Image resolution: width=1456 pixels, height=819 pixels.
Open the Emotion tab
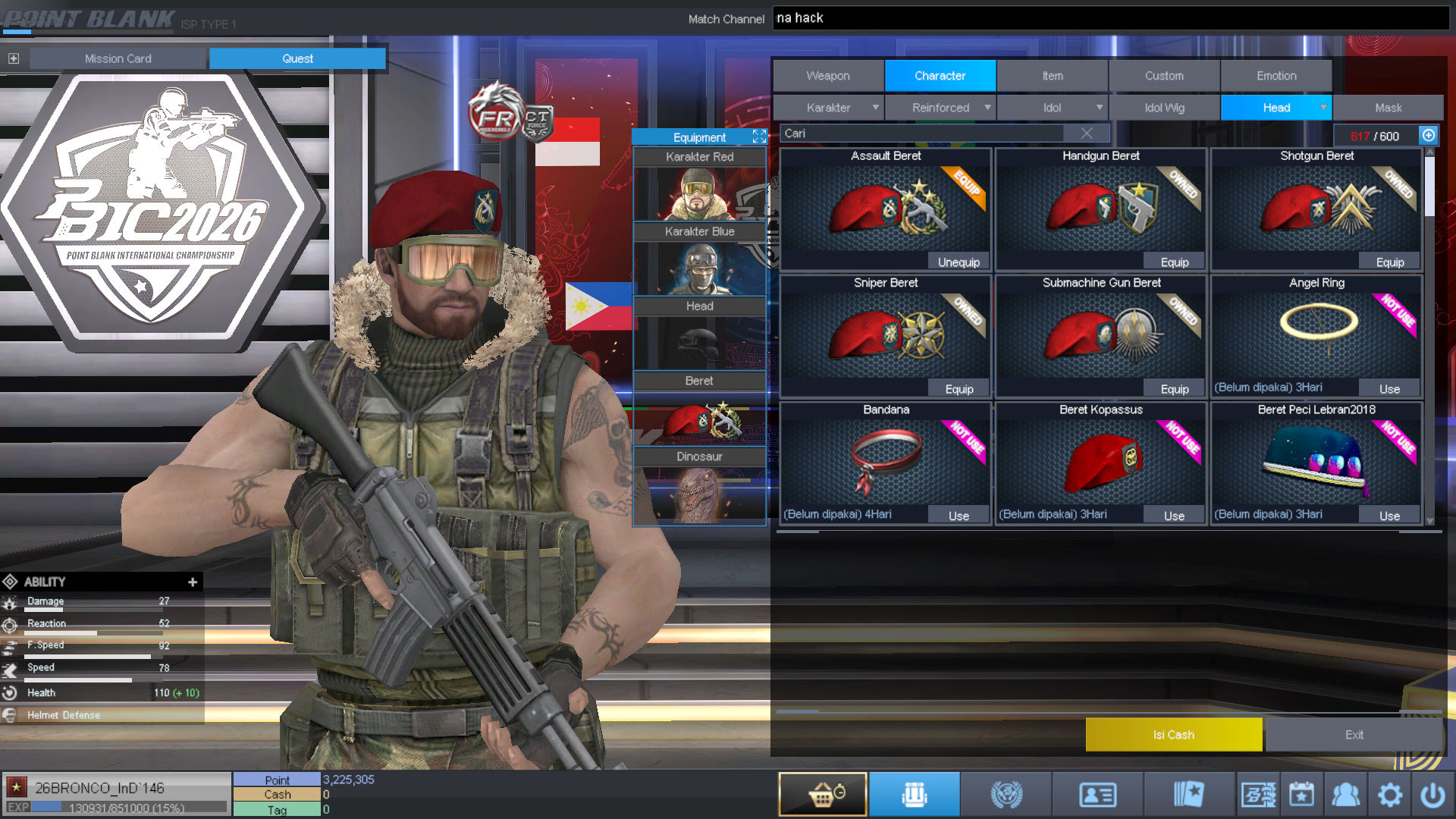[x=1276, y=76]
